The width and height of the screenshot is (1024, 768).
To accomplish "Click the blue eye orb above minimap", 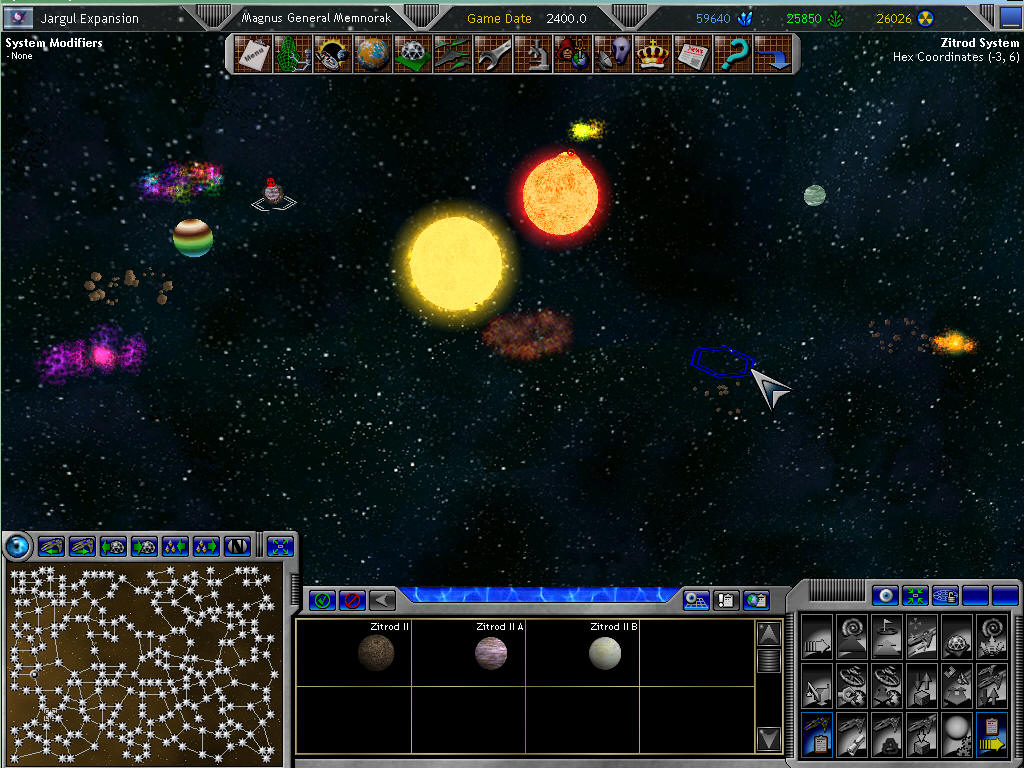I will (x=17, y=546).
